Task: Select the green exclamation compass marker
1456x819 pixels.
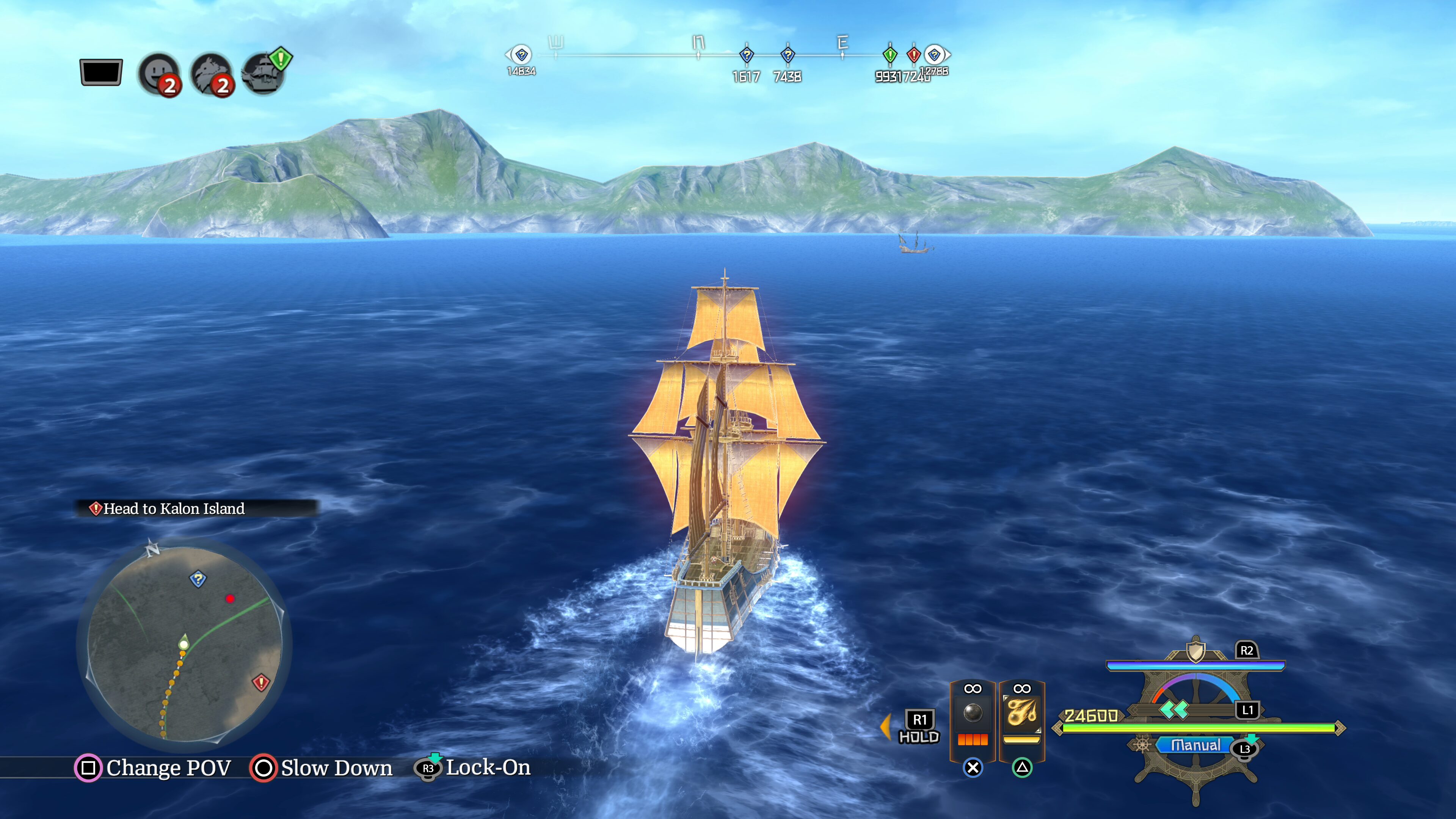Action: [890, 55]
